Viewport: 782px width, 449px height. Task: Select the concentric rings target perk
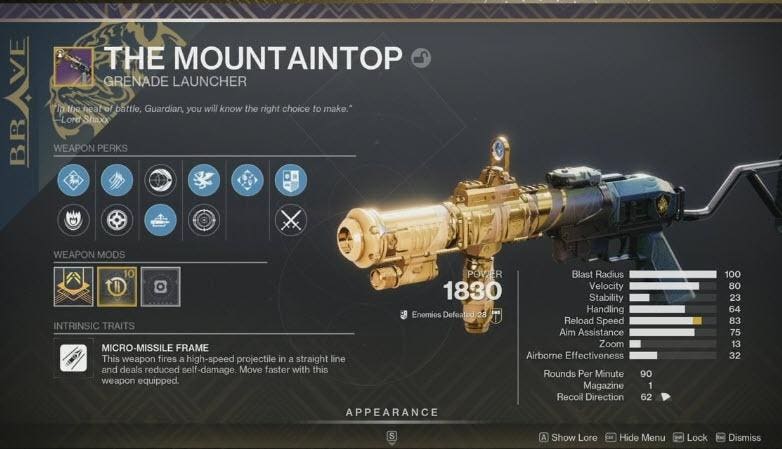(x=203, y=220)
